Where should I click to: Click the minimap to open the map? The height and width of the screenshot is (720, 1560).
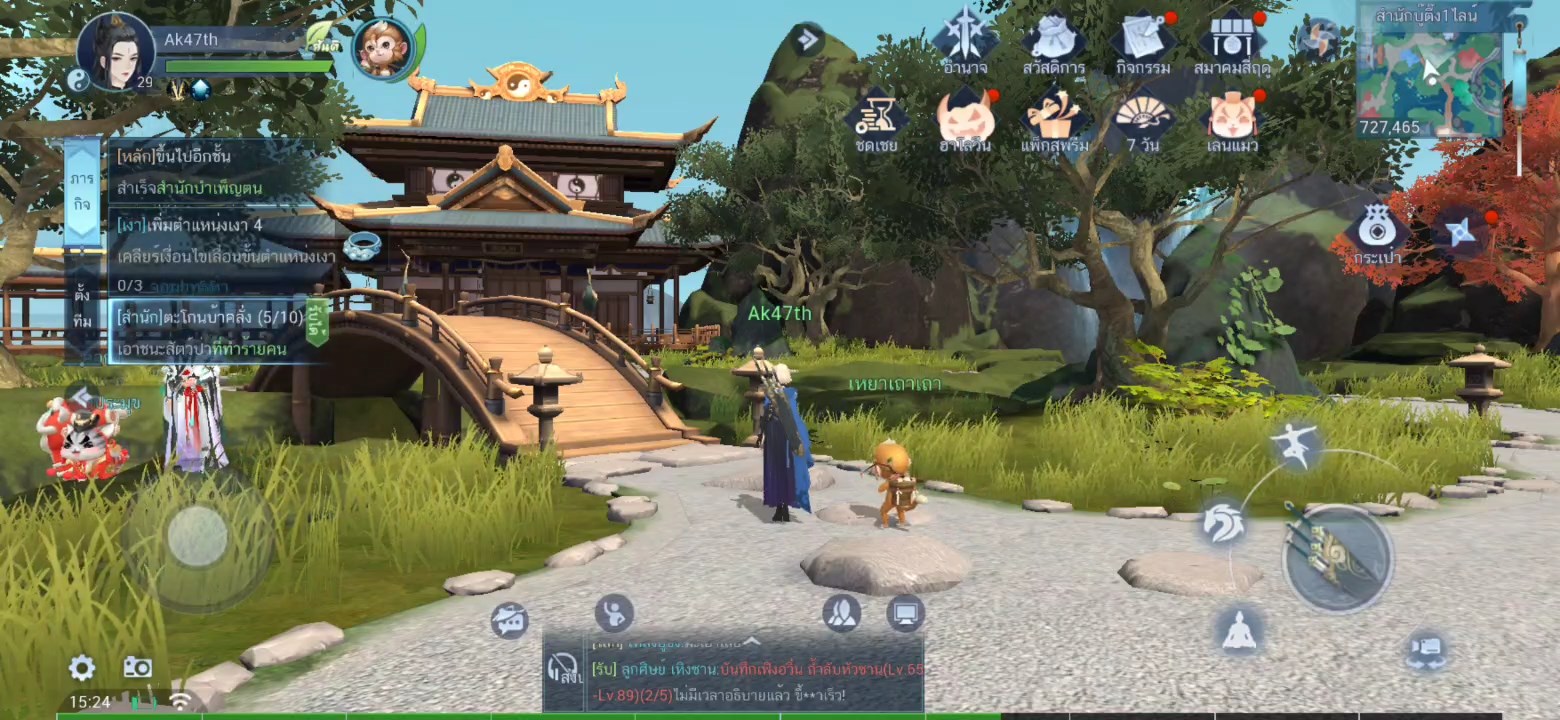point(1429,72)
